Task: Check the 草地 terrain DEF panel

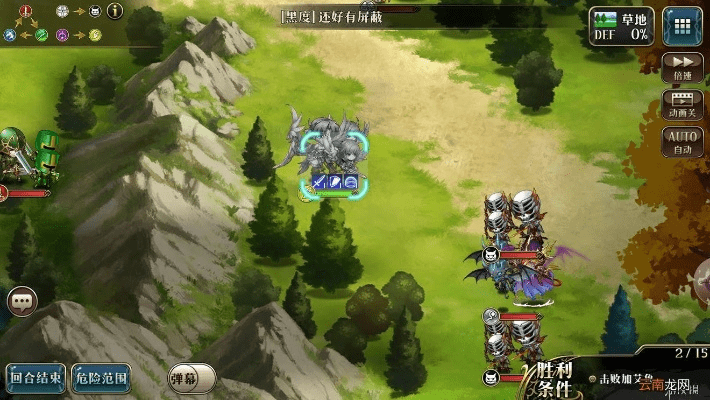Action: click(x=620, y=24)
